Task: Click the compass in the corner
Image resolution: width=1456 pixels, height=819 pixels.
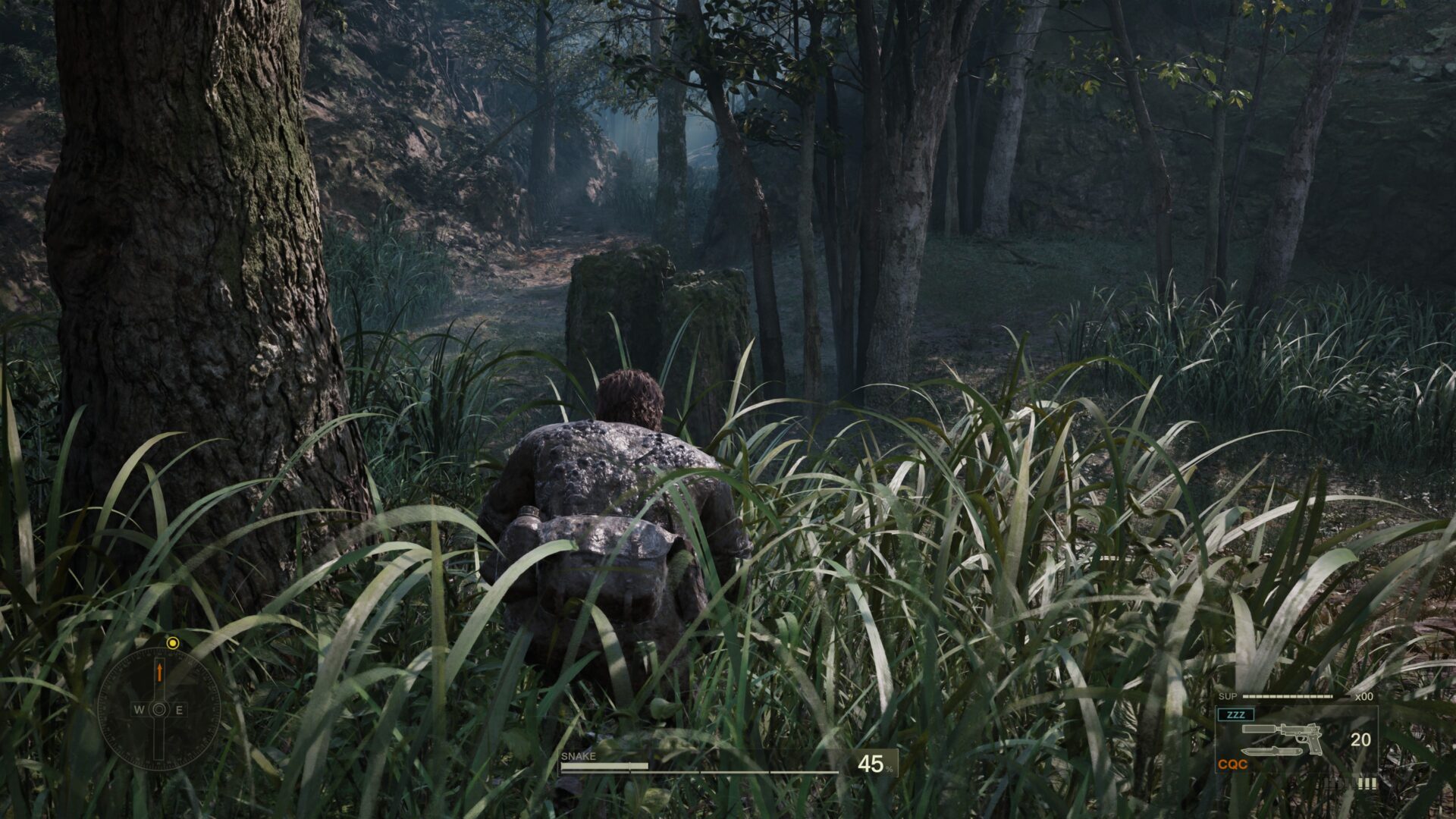Action: [159, 710]
